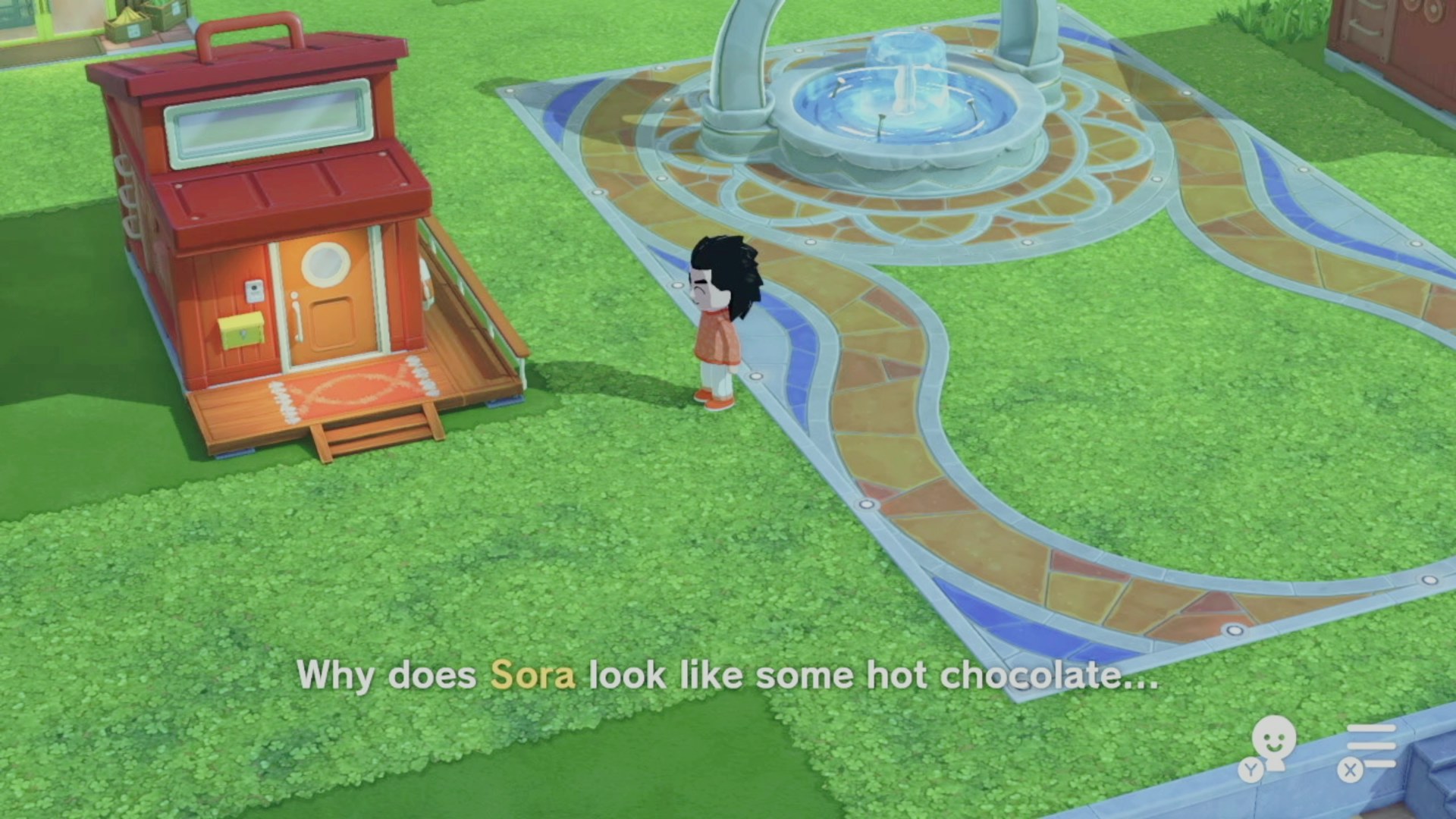Image resolution: width=1456 pixels, height=819 pixels.
Task: Open the three-lines menu icon
Action: (x=1370, y=746)
